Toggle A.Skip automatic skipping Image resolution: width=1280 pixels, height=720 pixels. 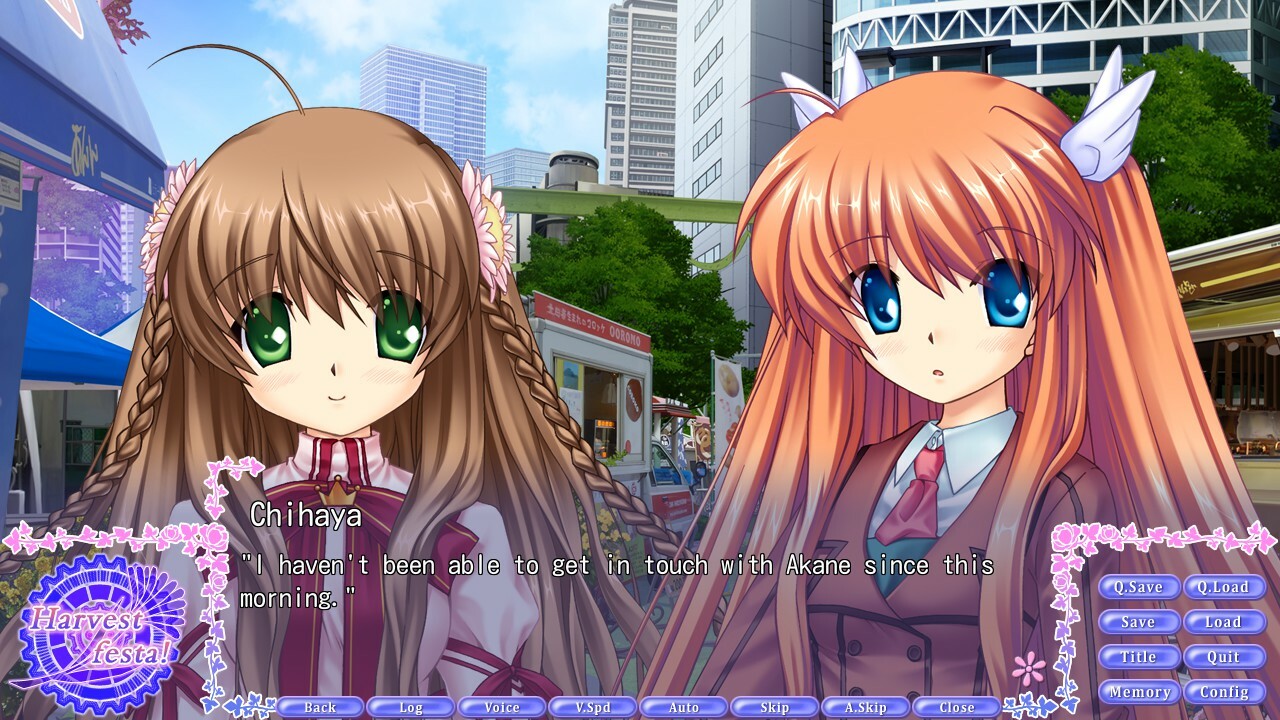[865, 706]
